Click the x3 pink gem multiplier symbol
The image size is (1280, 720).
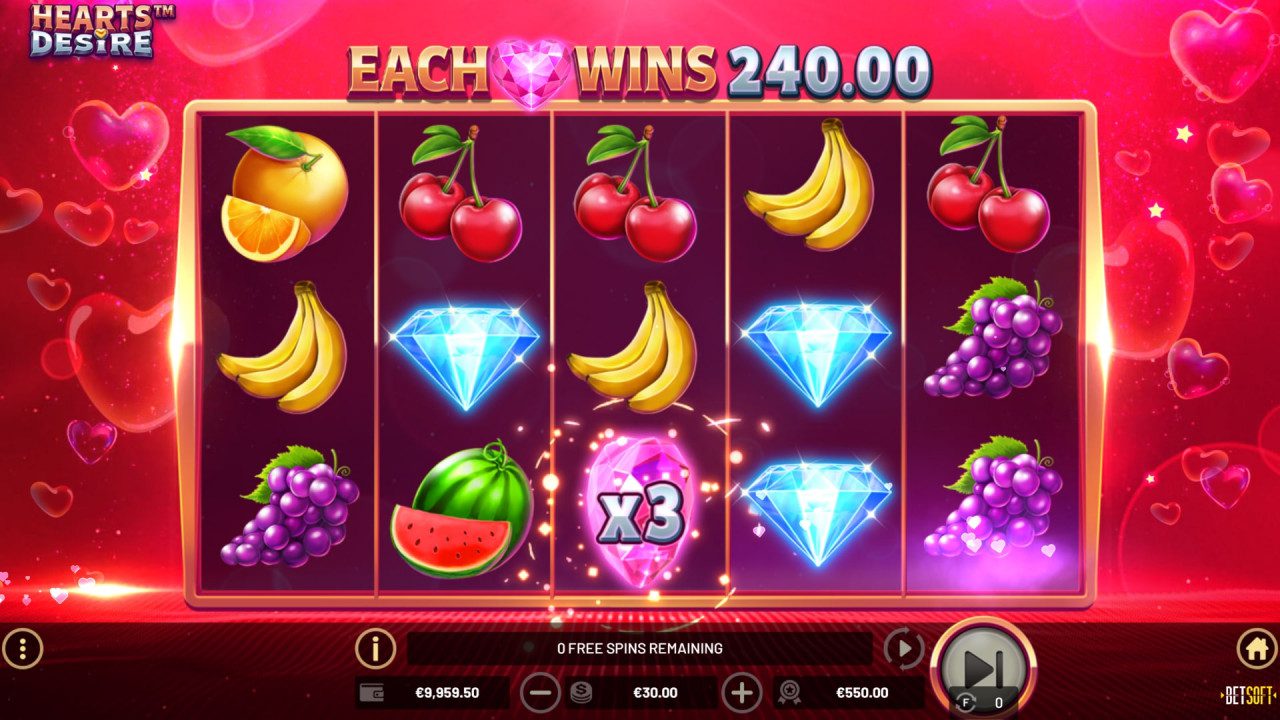click(640, 510)
